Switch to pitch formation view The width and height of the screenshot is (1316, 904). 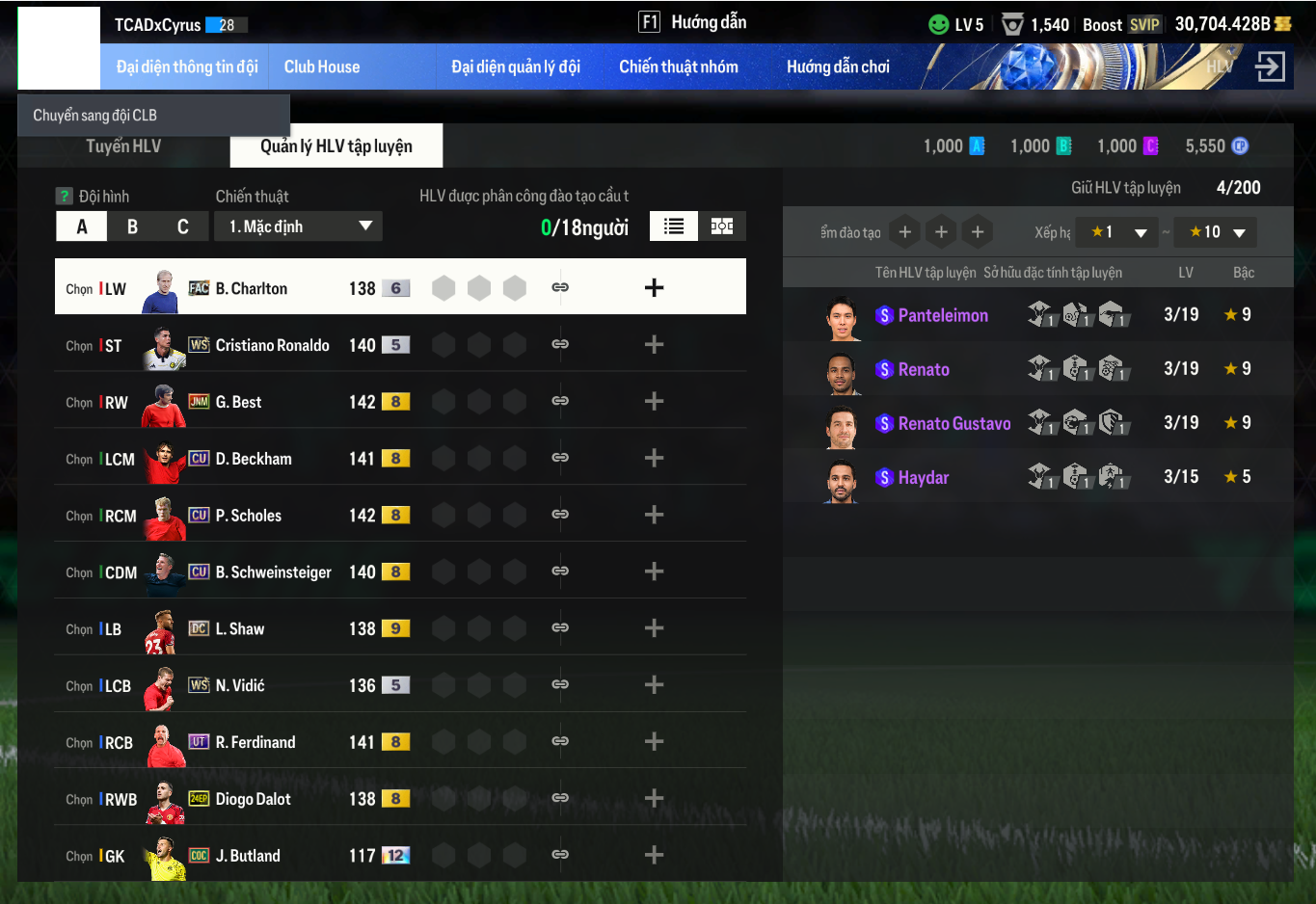coord(722,226)
